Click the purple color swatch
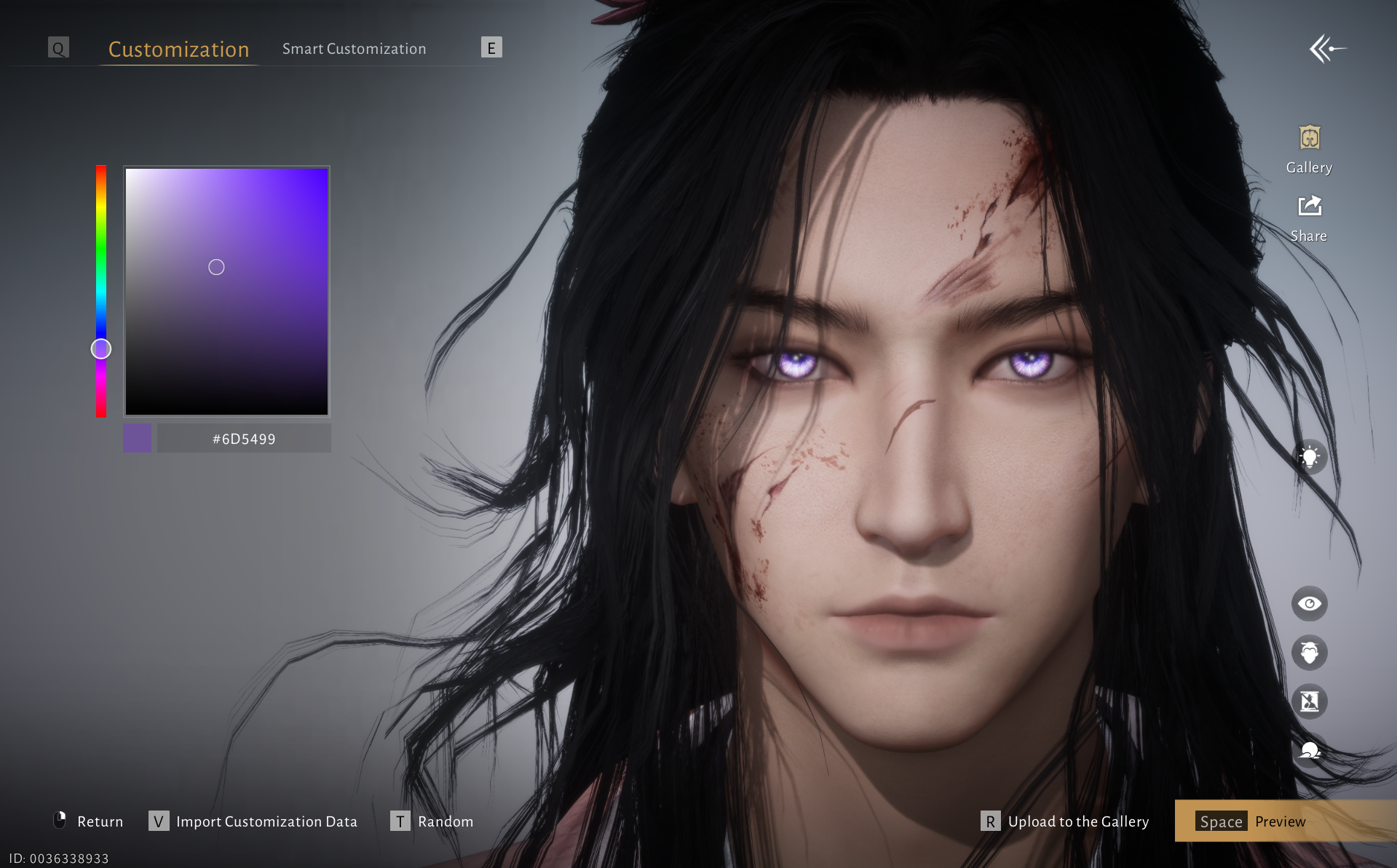The height and width of the screenshot is (868, 1397). (137, 438)
